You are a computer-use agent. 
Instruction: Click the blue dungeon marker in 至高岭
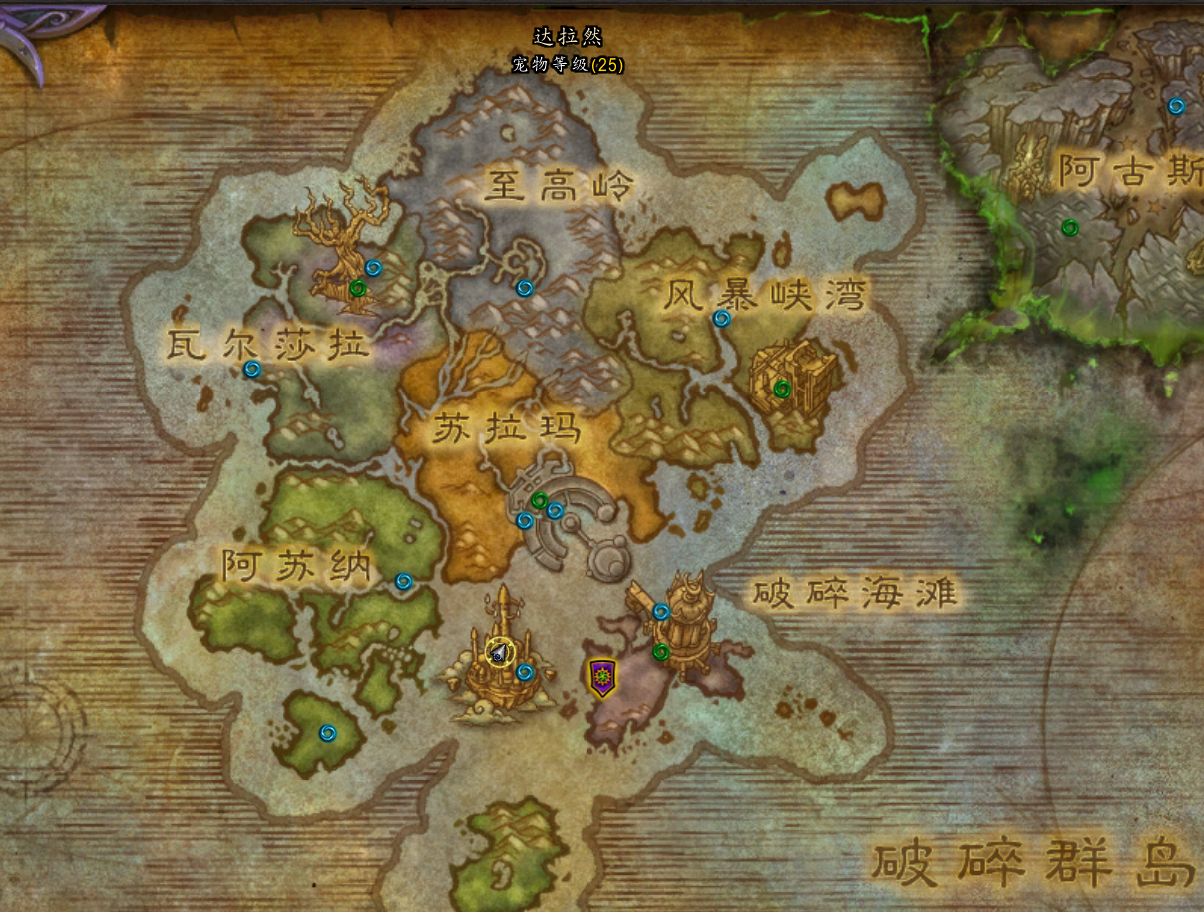tap(525, 288)
